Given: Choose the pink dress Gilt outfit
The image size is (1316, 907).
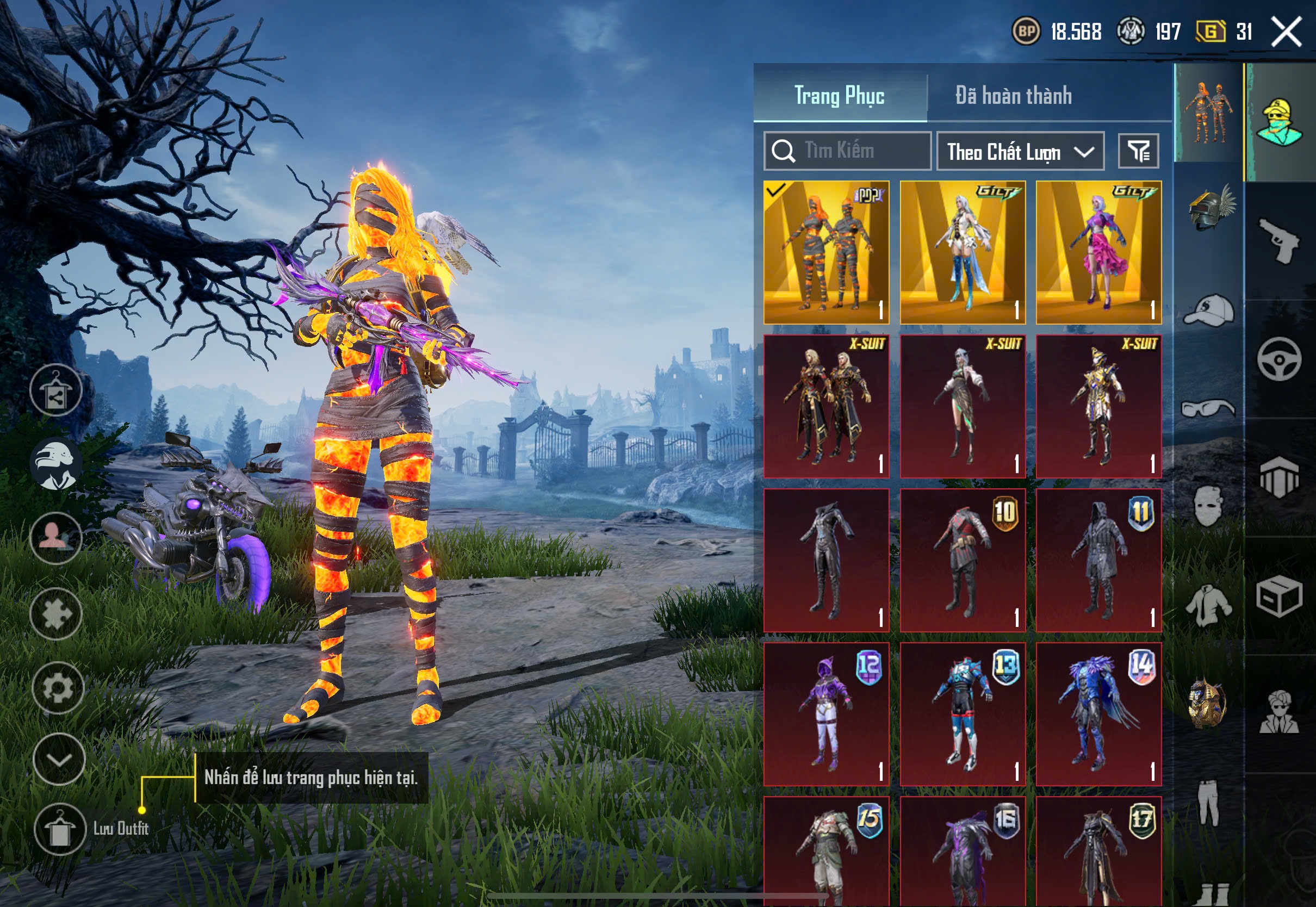Looking at the screenshot, I should coord(1098,253).
